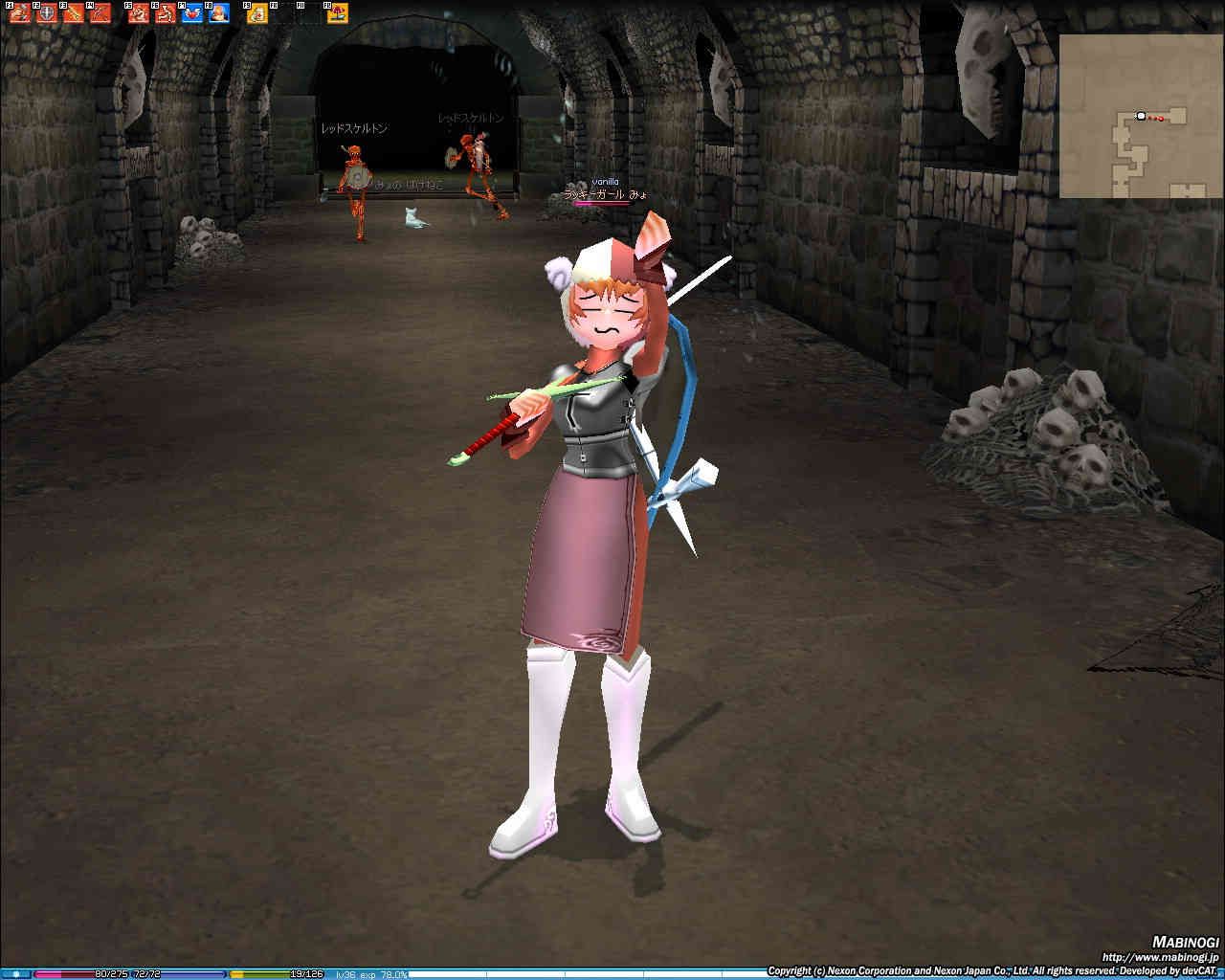Trigger the F5 skill icon
This screenshot has height=980, width=1225.
click(x=139, y=13)
